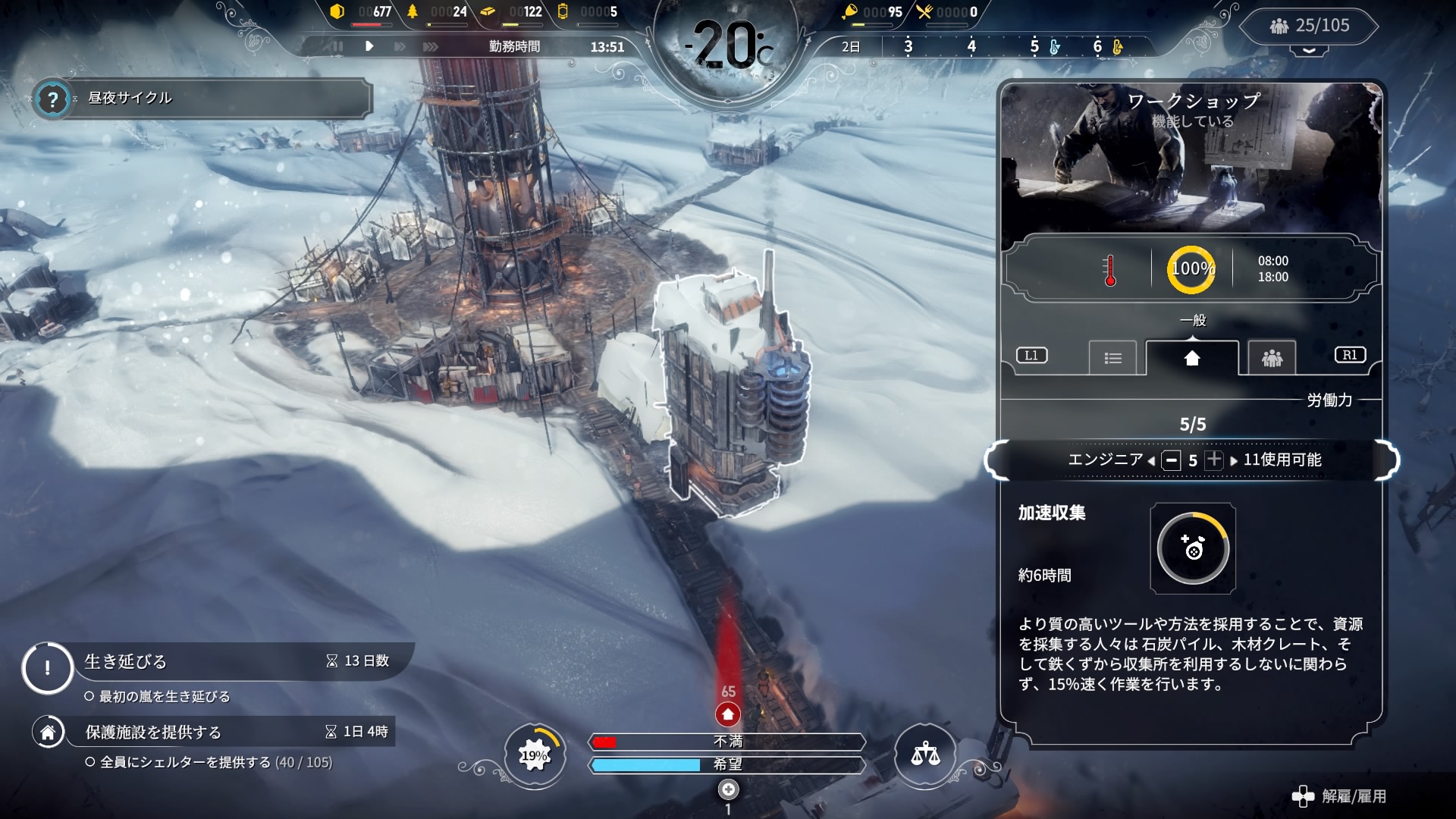The height and width of the screenshot is (819, 1456).
Task: Open the research progress gear icon
Action: (535, 755)
